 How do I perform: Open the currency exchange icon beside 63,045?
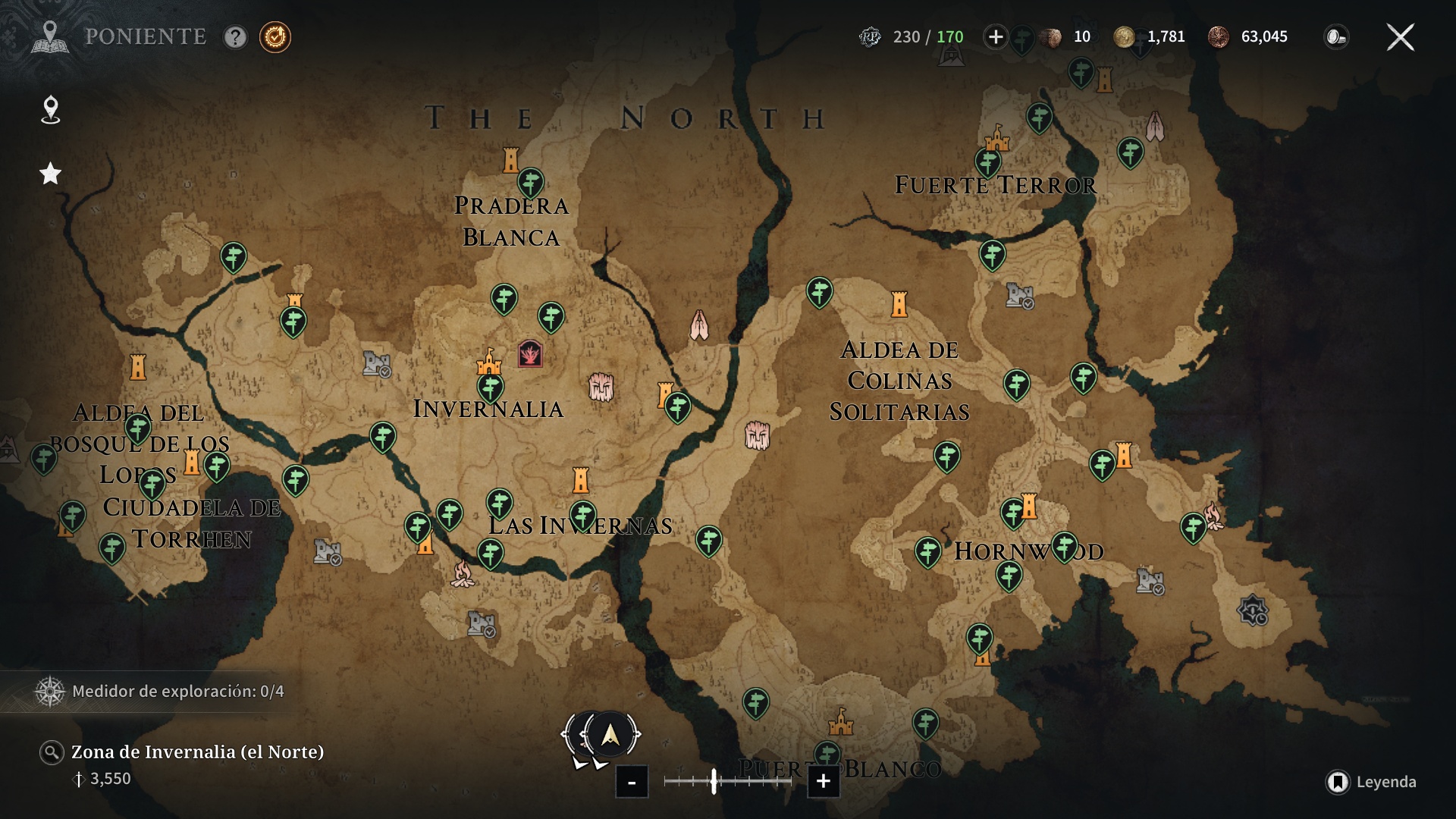click(x=1335, y=37)
